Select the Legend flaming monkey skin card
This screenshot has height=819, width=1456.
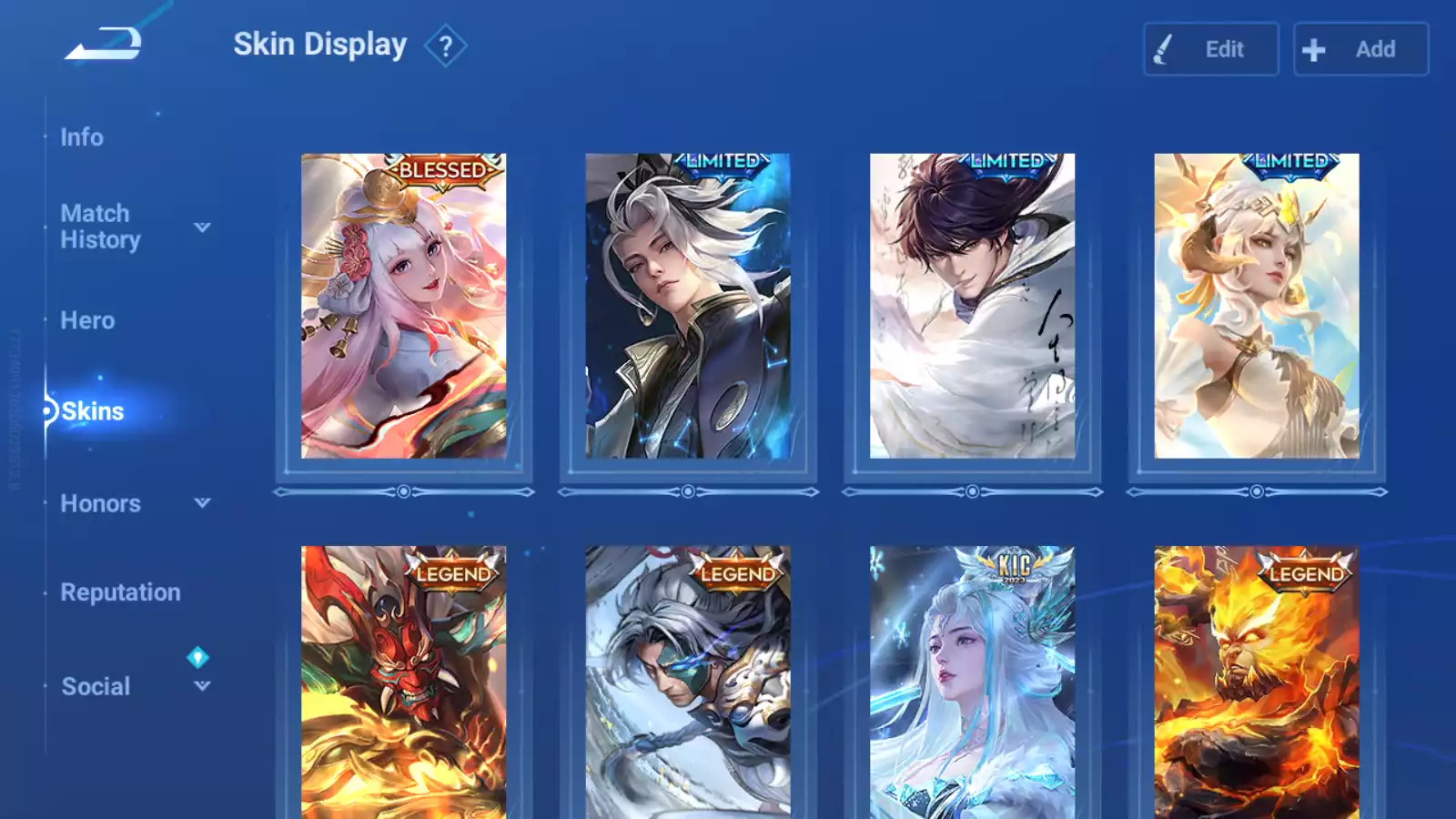click(x=1256, y=682)
